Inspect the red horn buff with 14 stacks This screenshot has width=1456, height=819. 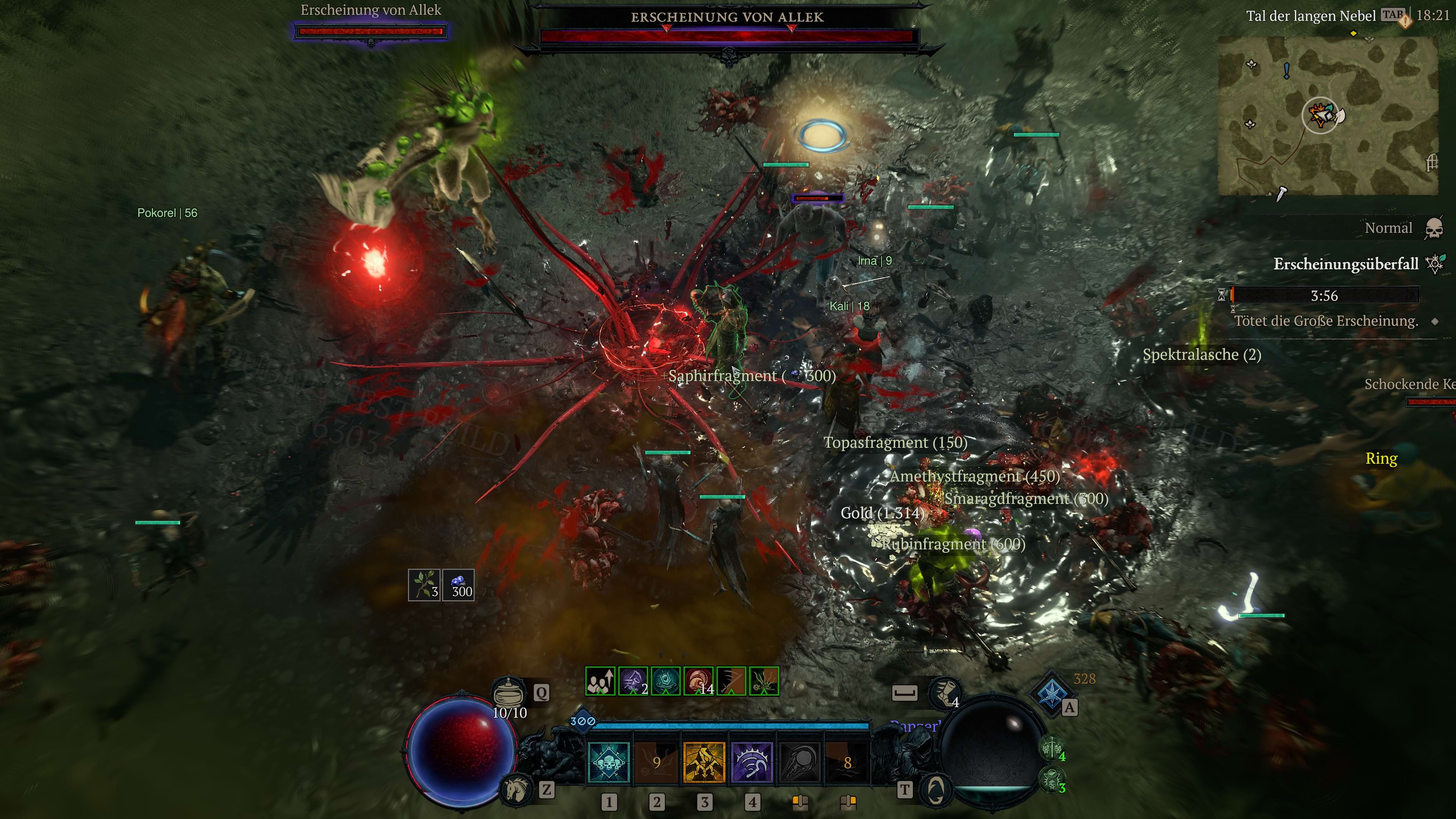coord(698,681)
